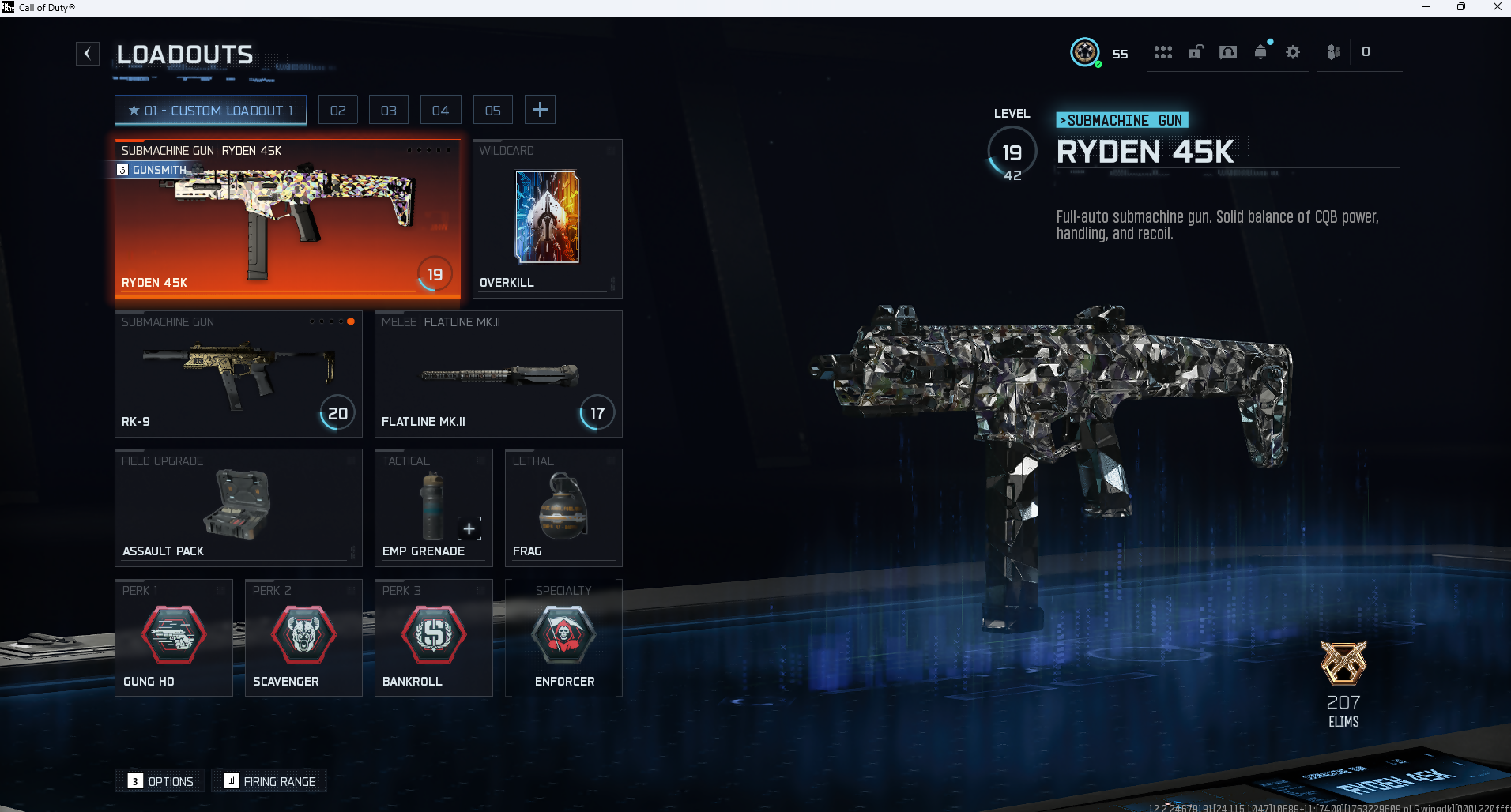Choose the RK-9 secondary weapon slot
Image resolution: width=1511 pixels, height=812 pixels.
click(x=238, y=374)
